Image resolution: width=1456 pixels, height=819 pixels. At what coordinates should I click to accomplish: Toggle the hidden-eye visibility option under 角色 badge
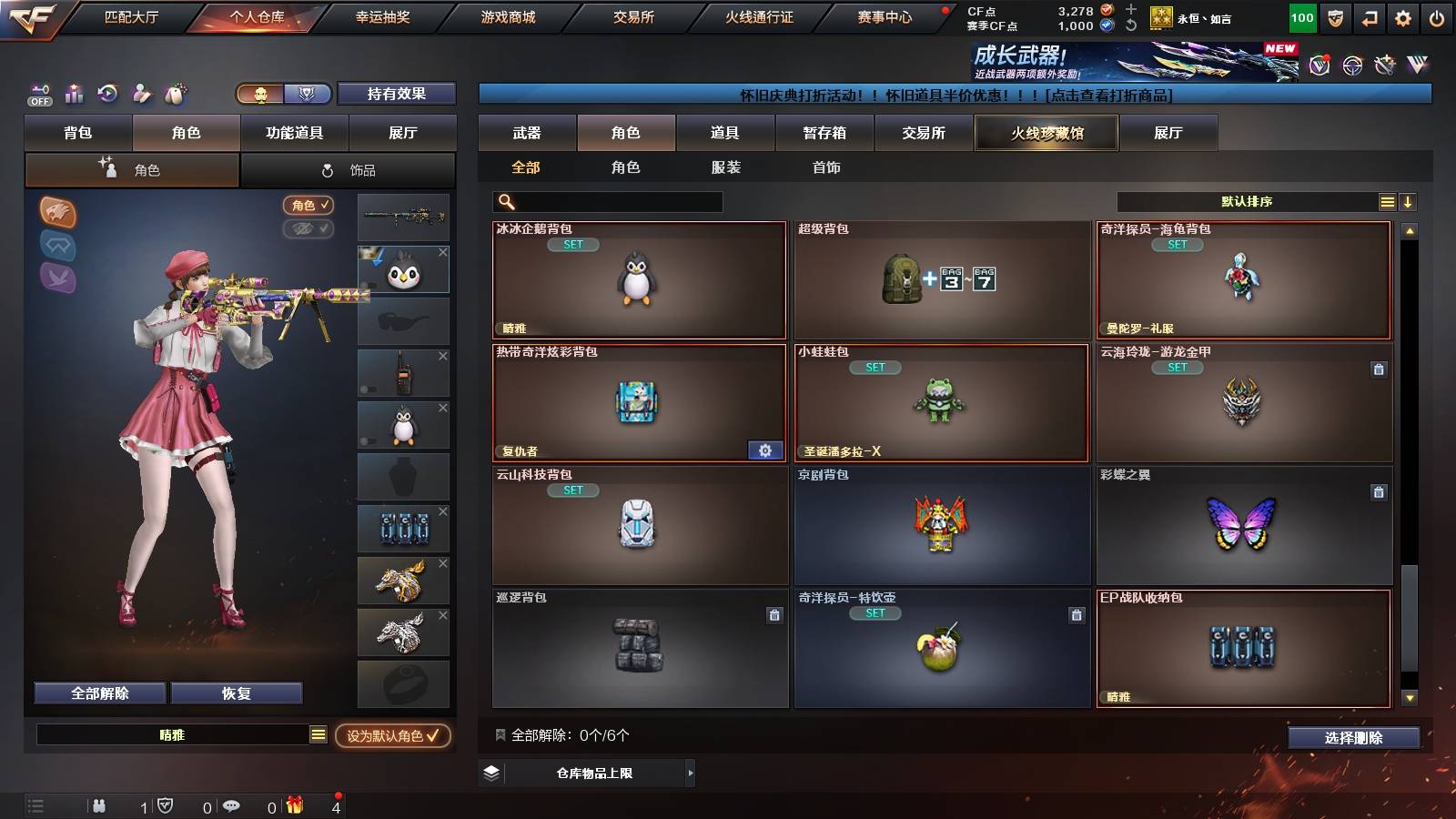[x=309, y=228]
